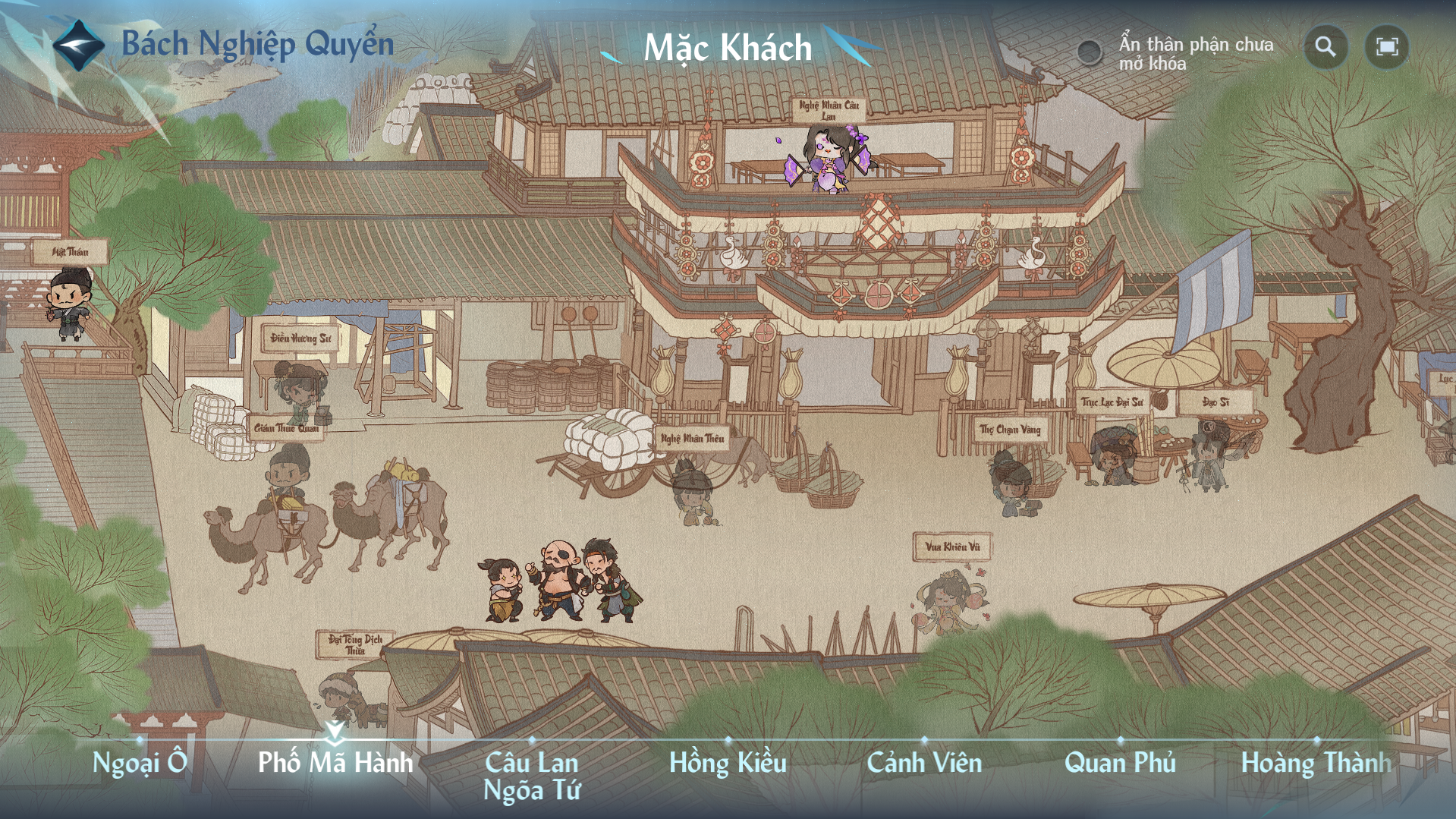Switch to the Ngoại Ô area tab
The width and height of the screenshot is (1456, 819).
[140, 762]
